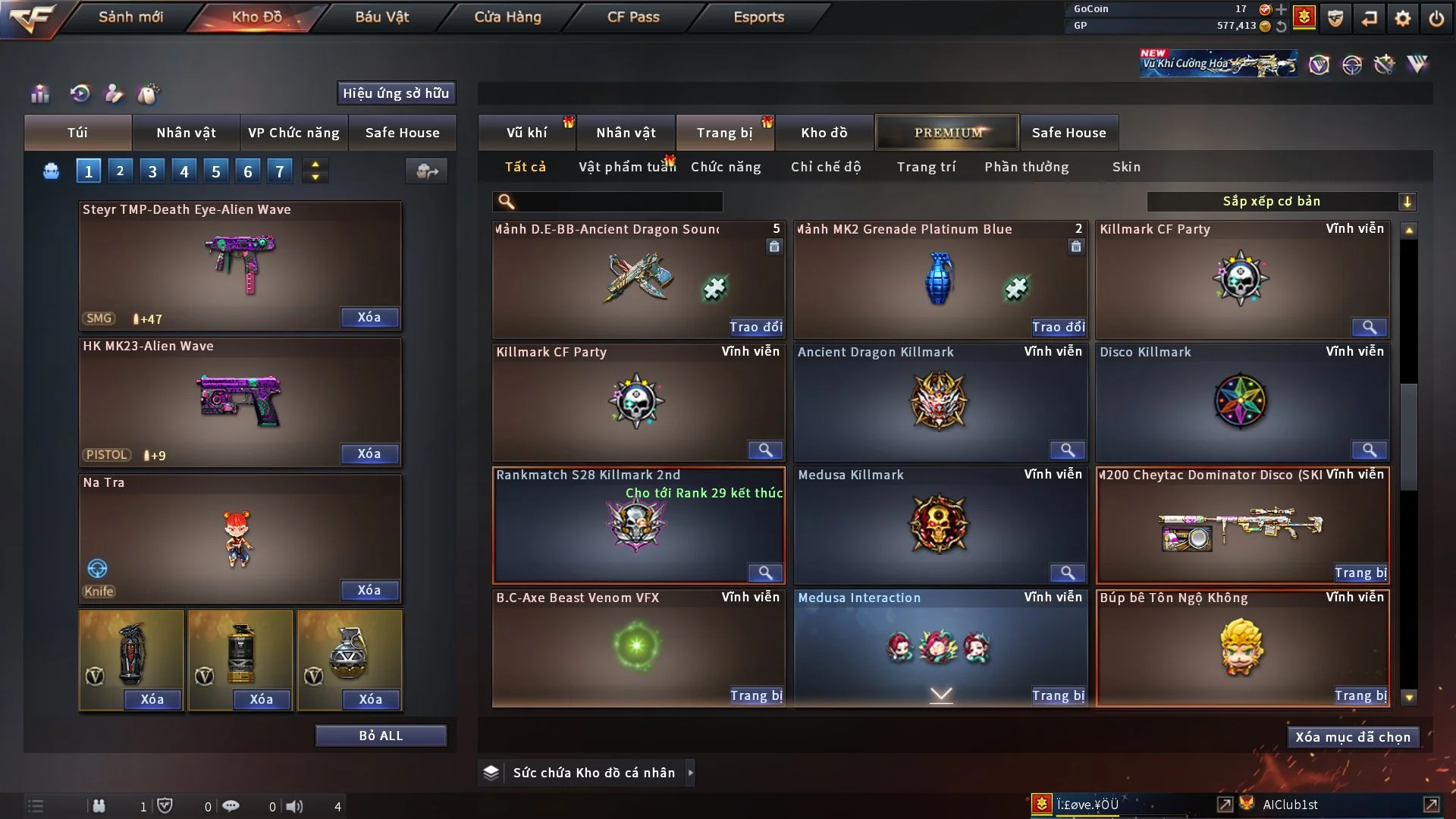Go to Sảnh mới lobby

pos(130,17)
